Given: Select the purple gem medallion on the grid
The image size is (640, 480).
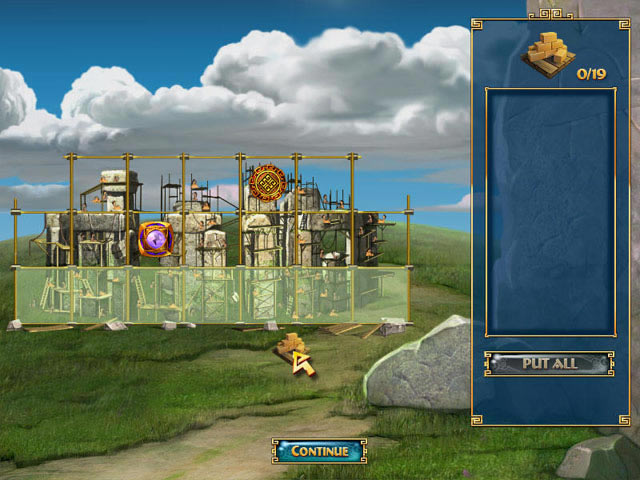Looking at the screenshot, I should [155, 239].
